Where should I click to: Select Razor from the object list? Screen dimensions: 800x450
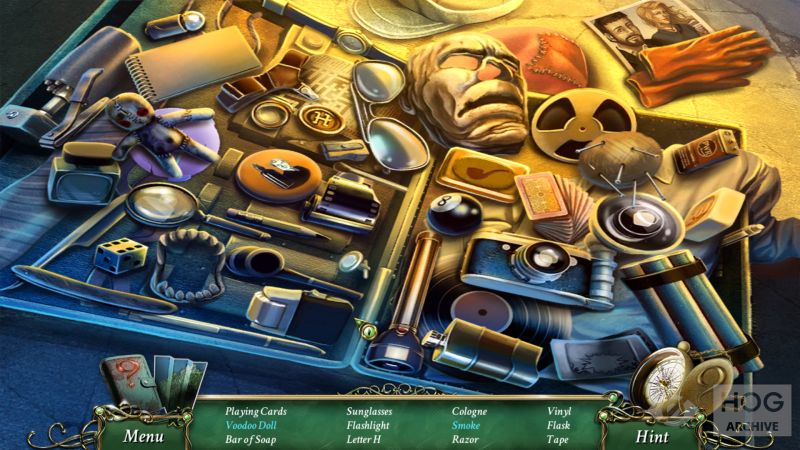click(464, 439)
